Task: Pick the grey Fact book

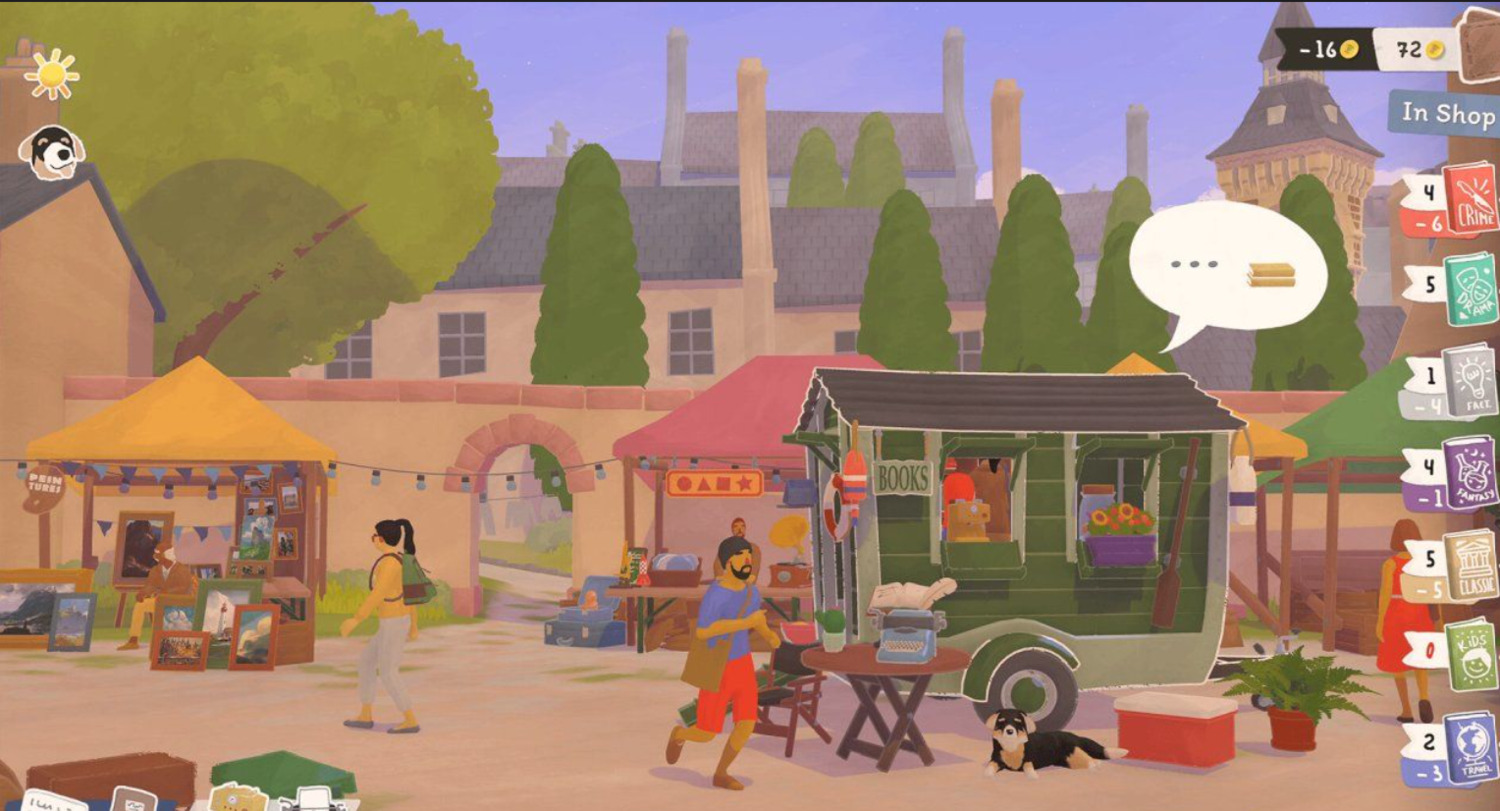Action: coord(1470,382)
